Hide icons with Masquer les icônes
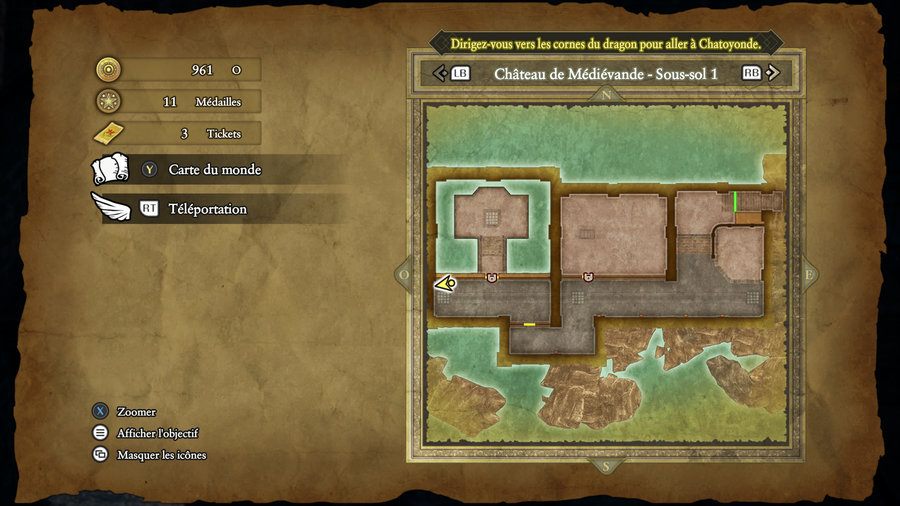This screenshot has height=506, width=900. click(161, 455)
